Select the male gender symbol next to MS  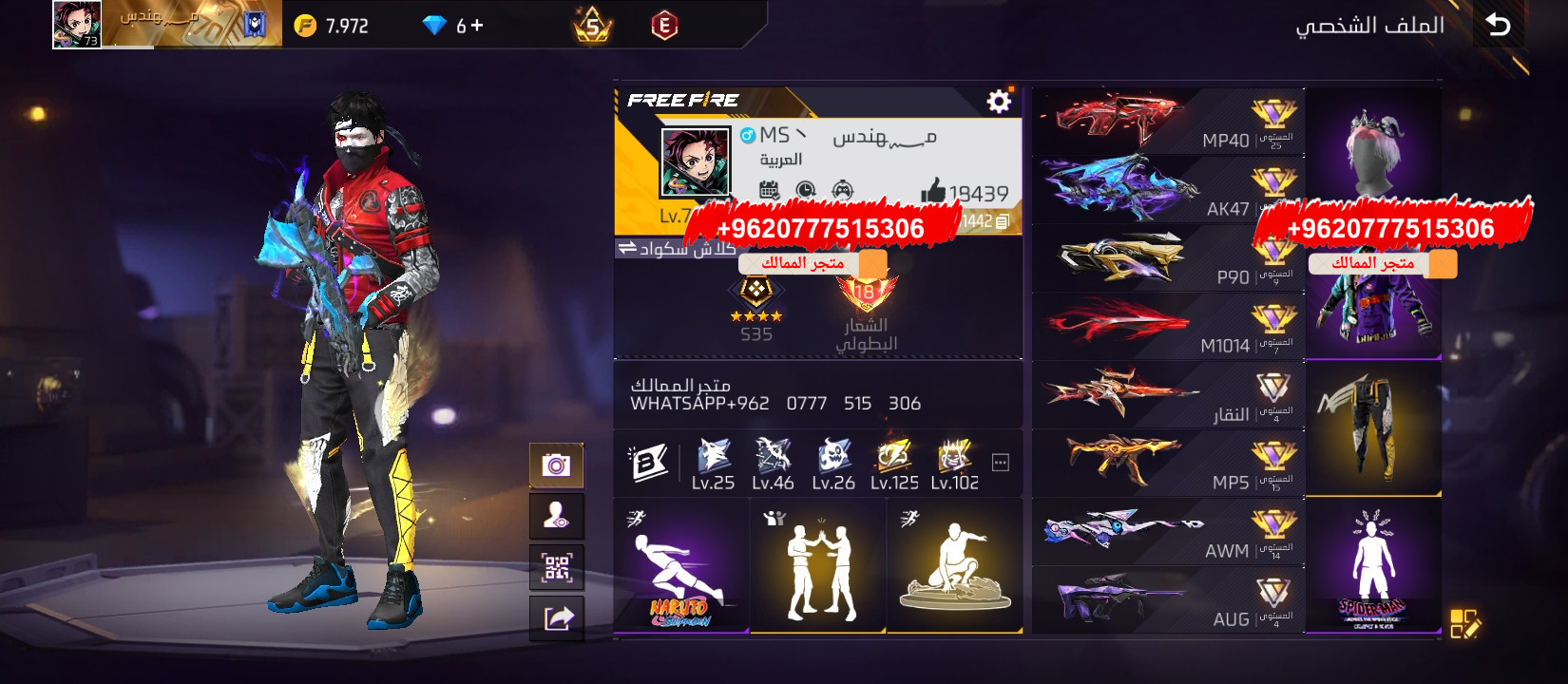(x=748, y=135)
